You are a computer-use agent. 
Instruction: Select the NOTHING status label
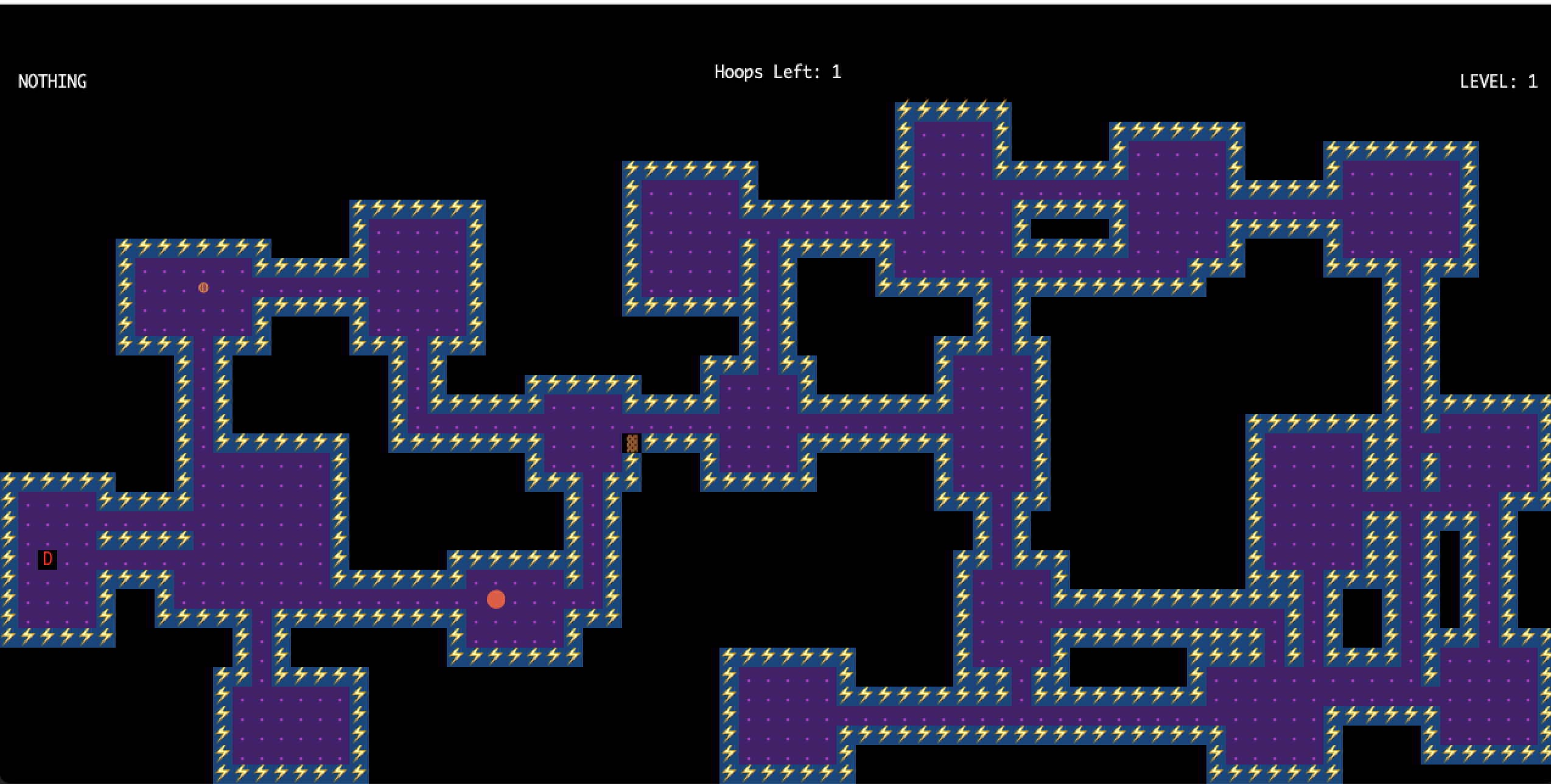52,81
